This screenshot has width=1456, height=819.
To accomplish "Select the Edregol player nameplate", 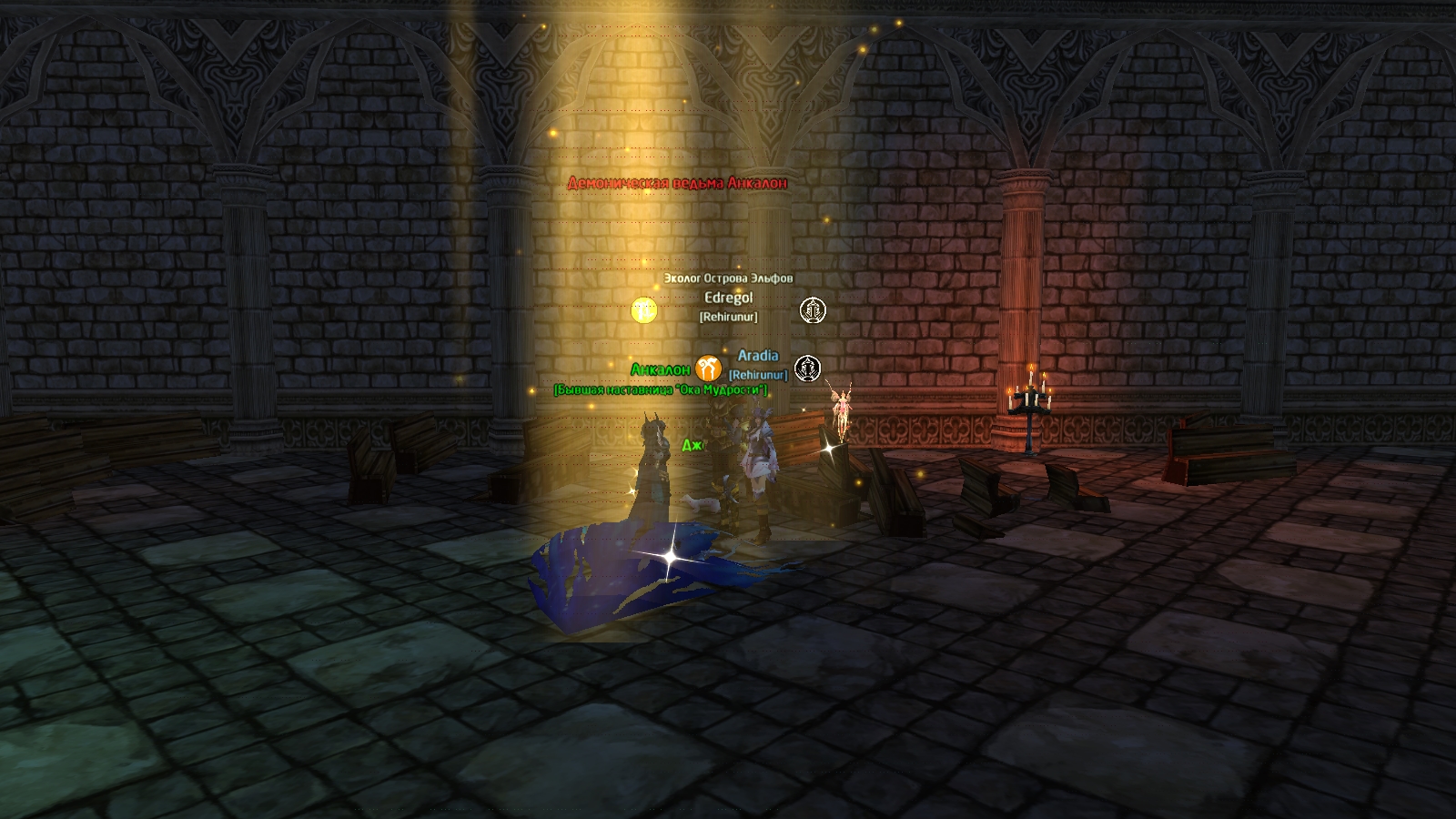I will pos(728,298).
